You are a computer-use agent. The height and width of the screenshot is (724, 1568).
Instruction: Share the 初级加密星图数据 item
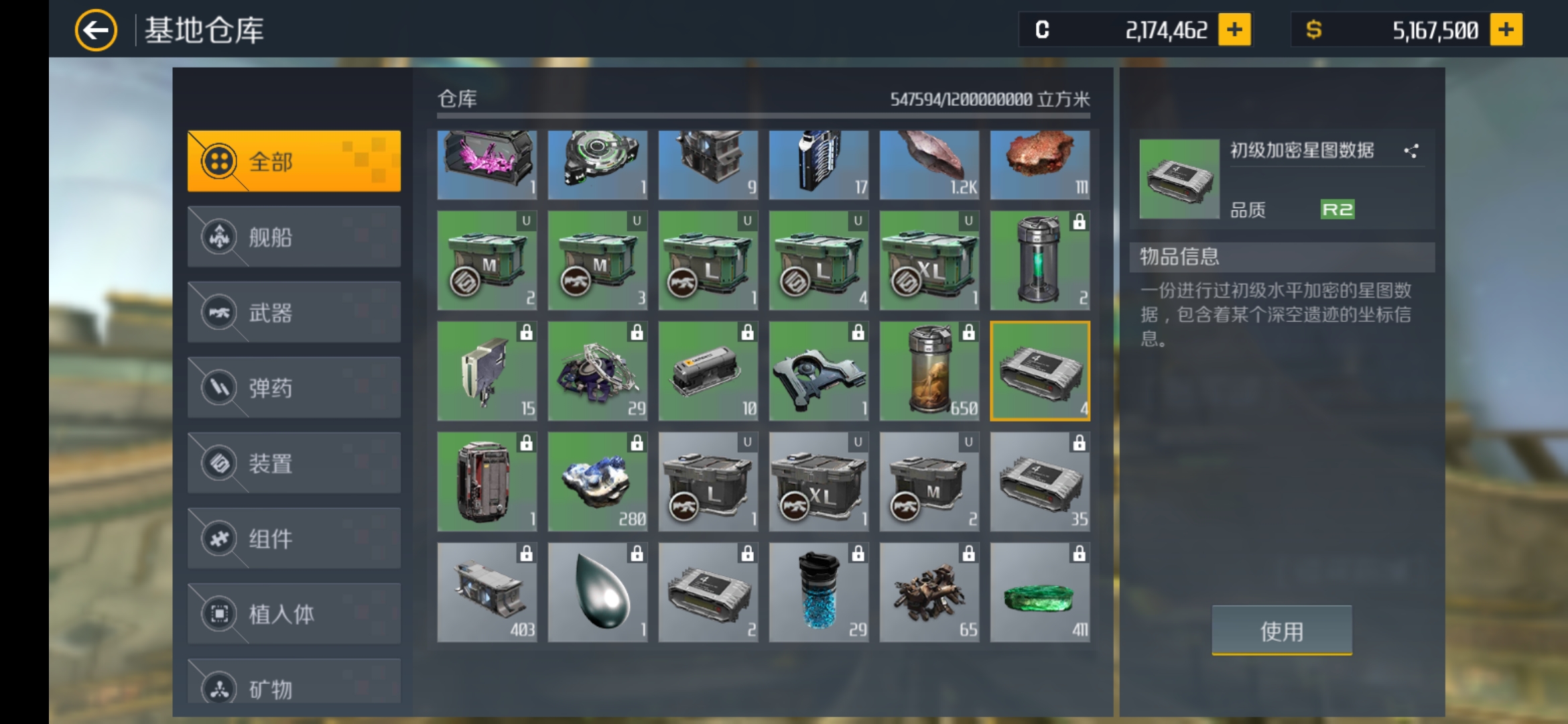[1411, 151]
